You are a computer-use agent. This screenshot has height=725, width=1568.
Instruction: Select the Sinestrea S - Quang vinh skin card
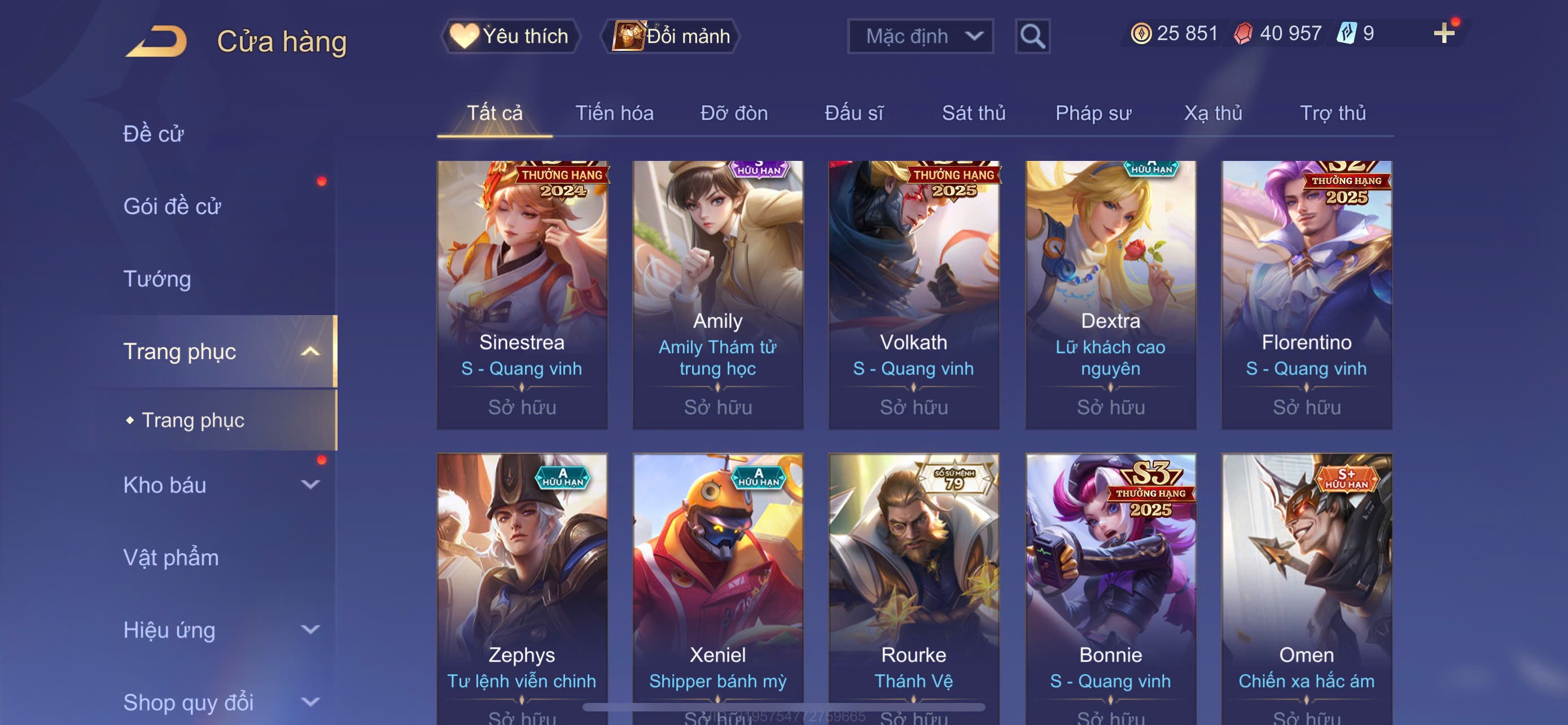522,295
